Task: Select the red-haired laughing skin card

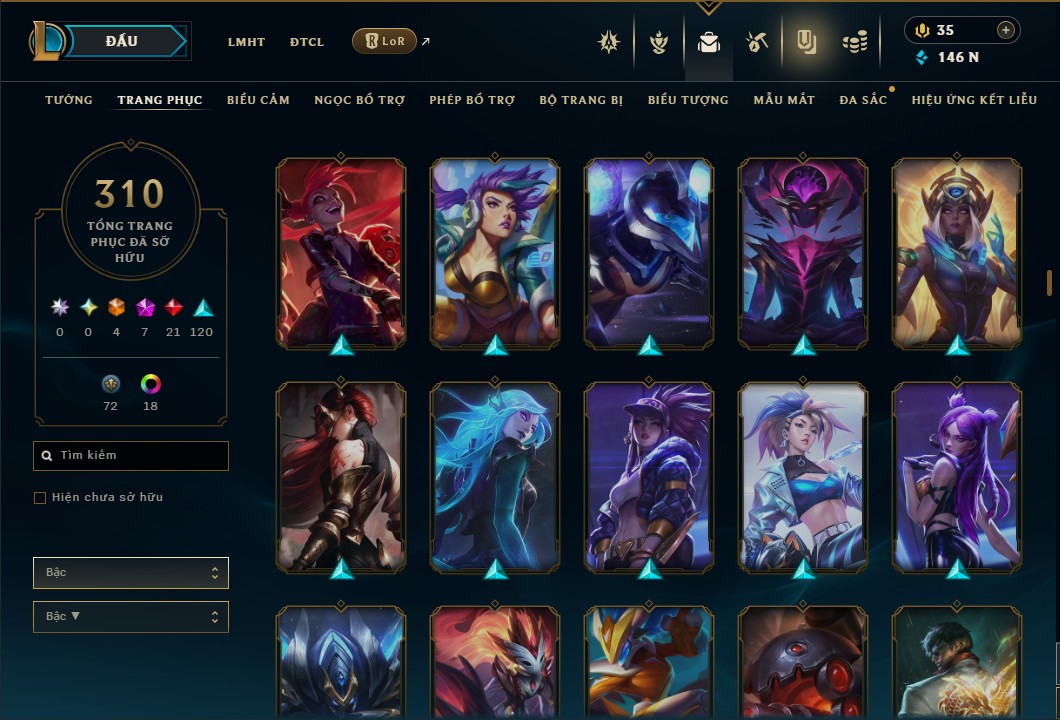Action: 341,254
